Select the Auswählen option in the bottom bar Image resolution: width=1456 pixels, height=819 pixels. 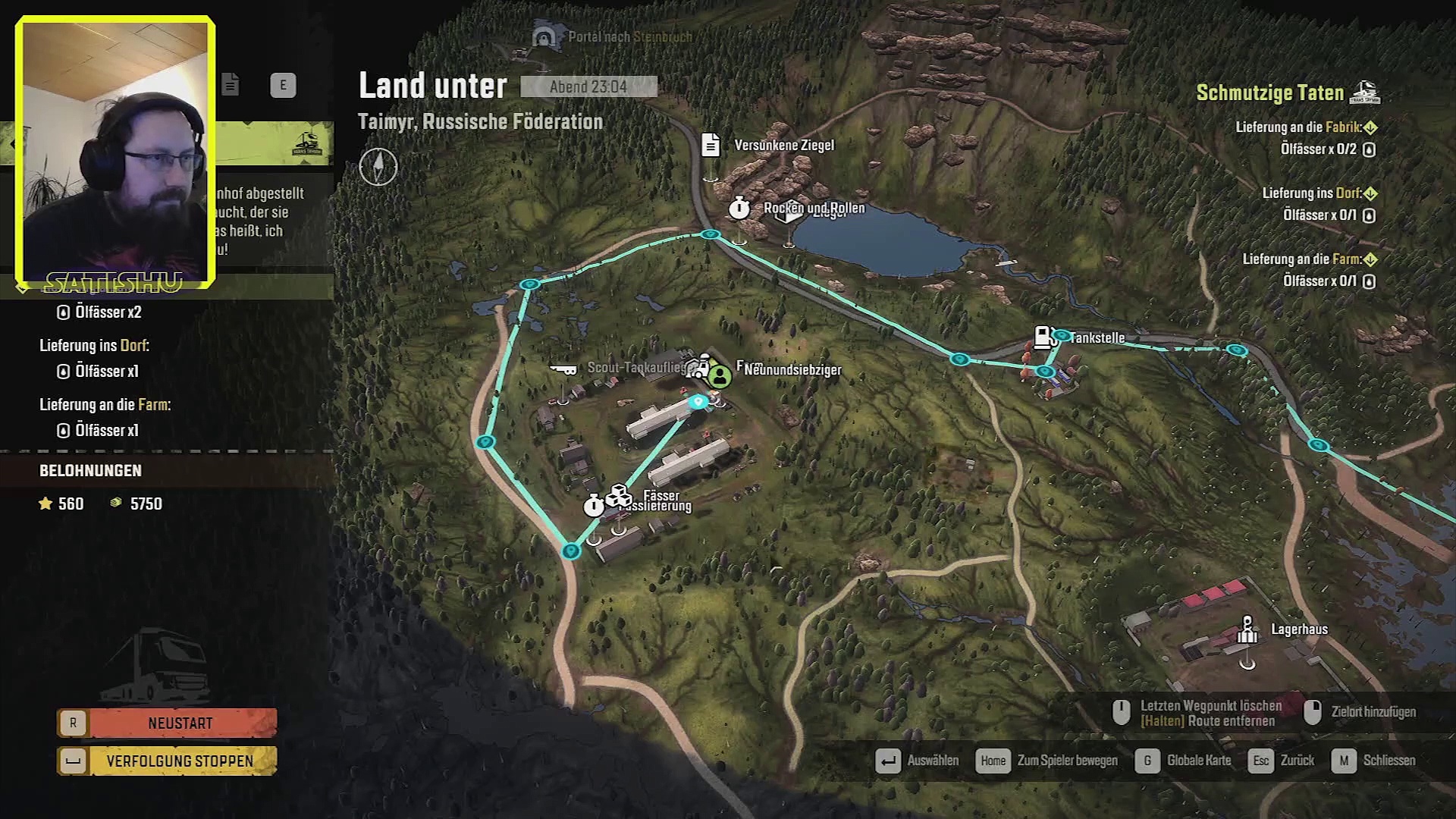click(917, 761)
